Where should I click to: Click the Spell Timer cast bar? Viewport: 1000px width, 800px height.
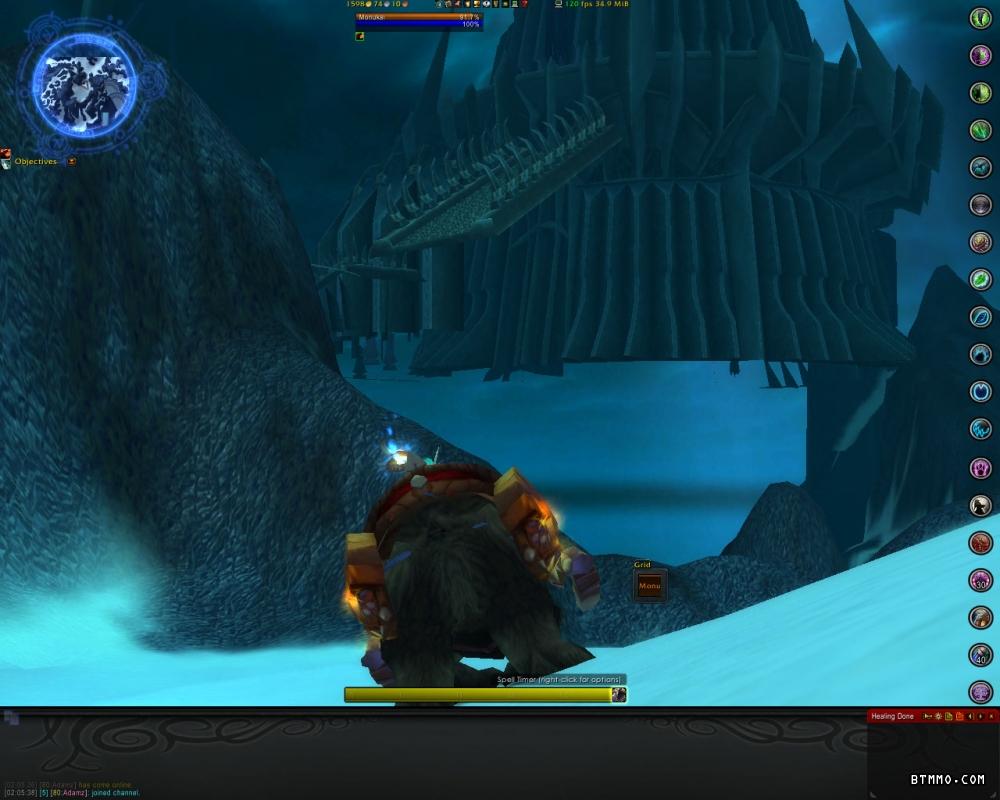click(478, 694)
